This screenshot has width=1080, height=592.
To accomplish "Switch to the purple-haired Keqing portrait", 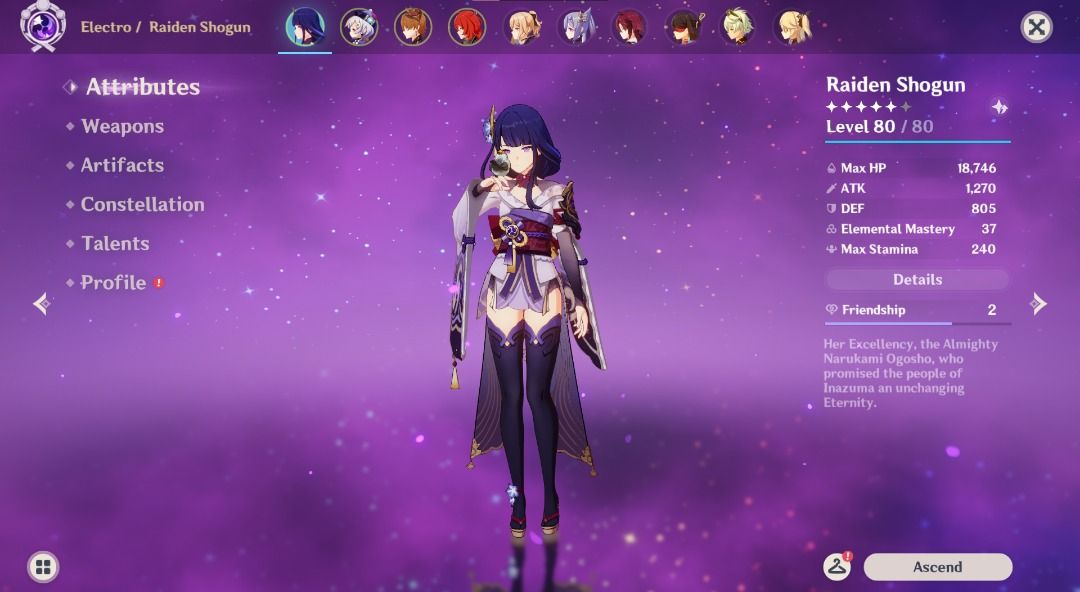I will point(576,27).
